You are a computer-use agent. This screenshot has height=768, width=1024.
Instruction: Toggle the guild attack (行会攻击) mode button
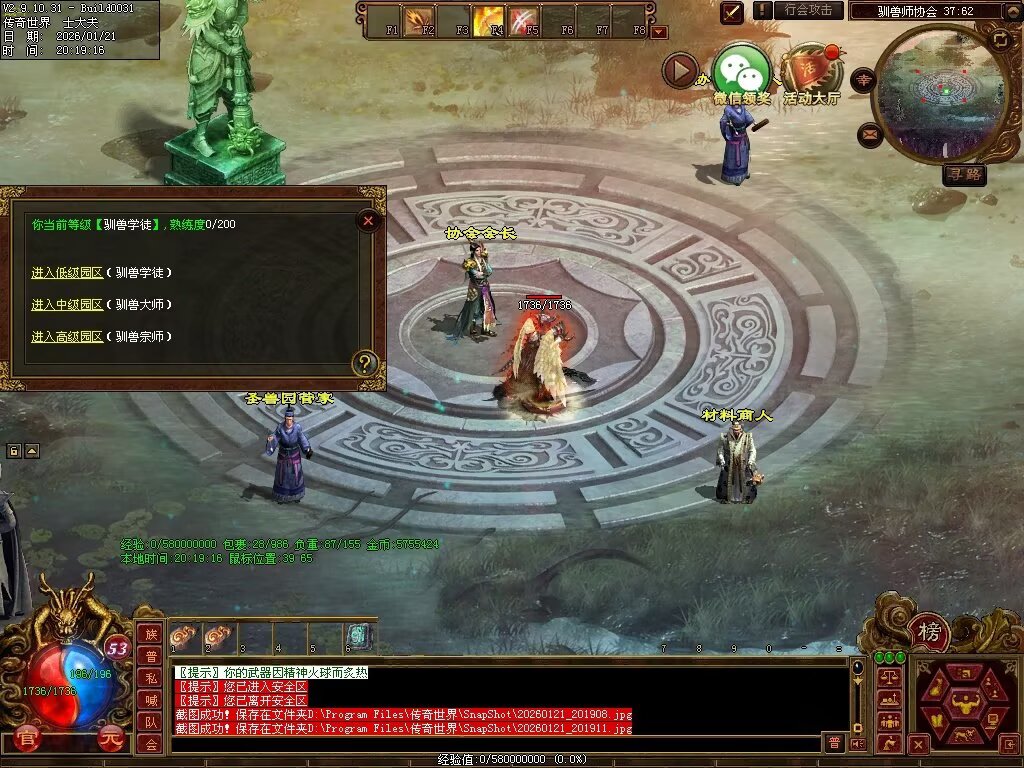tap(808, 10)
